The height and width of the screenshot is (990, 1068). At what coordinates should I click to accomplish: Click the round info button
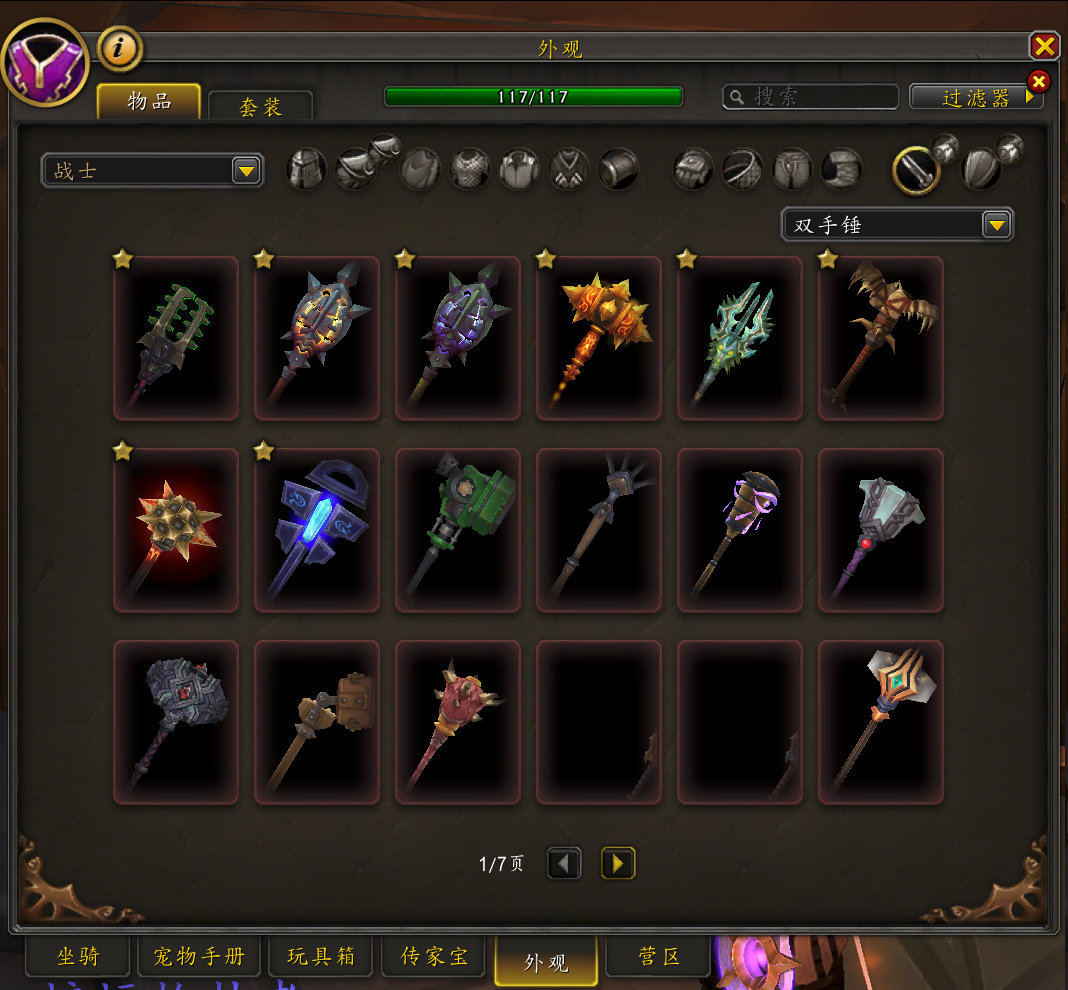pos(120,49)
